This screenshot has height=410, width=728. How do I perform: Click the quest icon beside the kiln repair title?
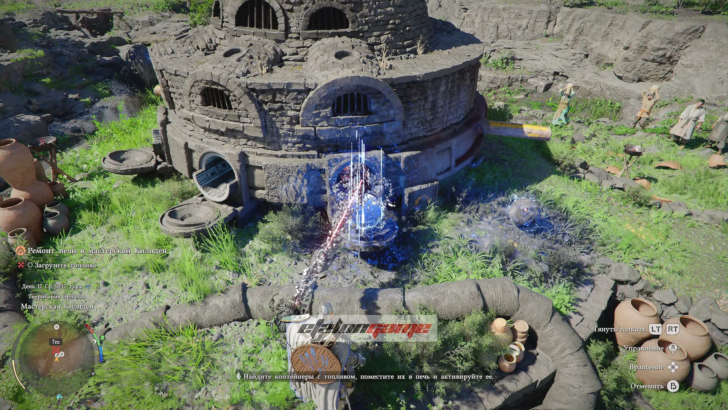20,251
